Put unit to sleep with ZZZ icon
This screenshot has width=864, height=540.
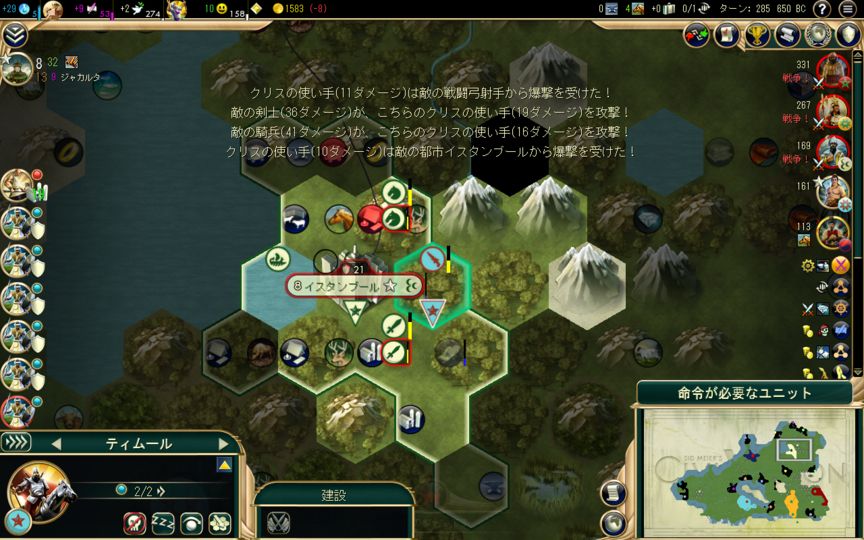pyautogui.click(x=163, y=522)
